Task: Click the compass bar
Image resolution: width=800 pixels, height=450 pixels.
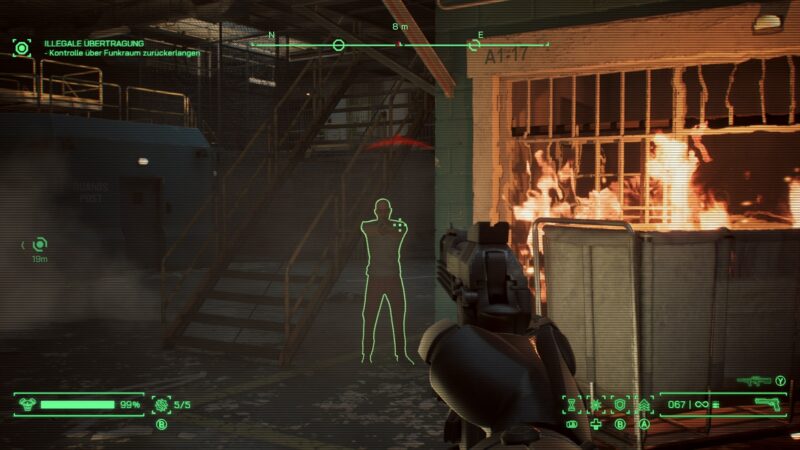Action: click(400, 45)
